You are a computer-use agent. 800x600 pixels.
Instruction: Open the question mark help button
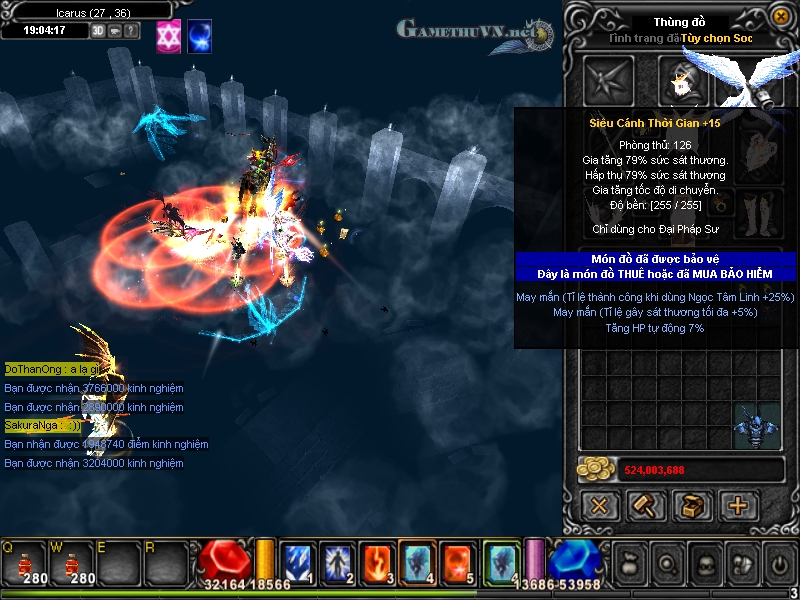131,31
